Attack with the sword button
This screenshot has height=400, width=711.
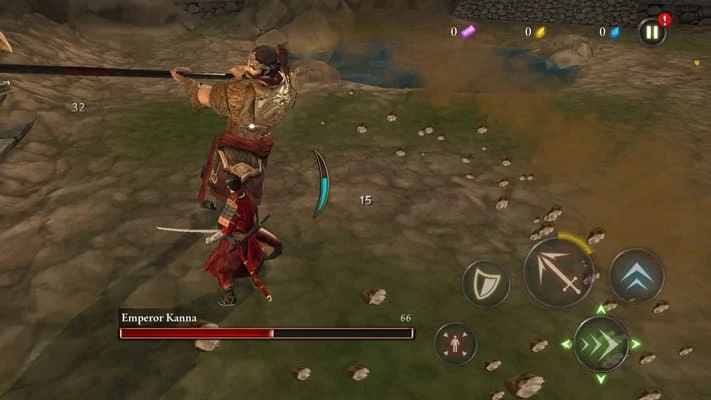pyautogui.click(x=558, y=272)
